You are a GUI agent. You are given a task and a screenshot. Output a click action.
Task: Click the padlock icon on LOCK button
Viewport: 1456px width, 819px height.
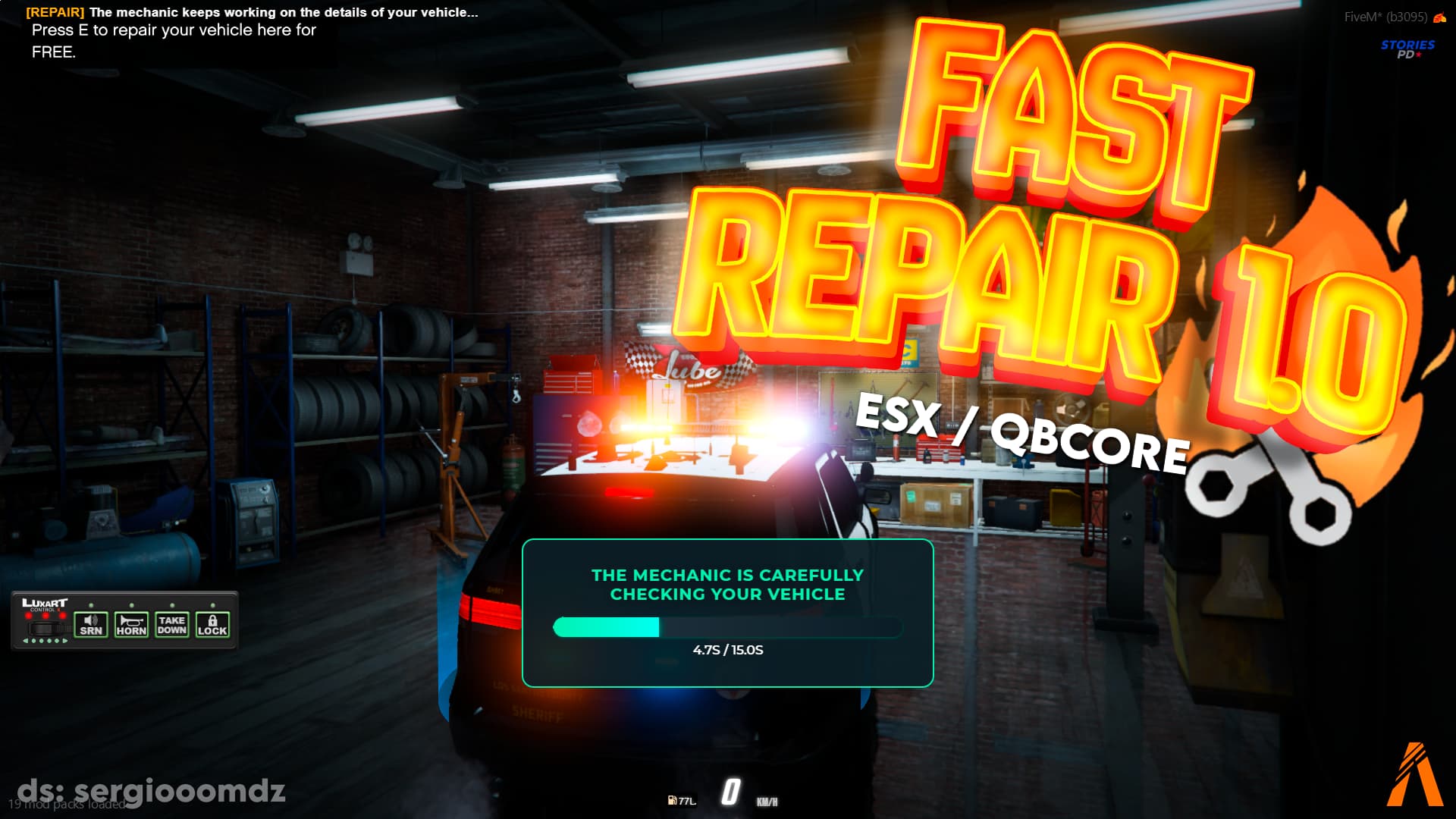213,620
